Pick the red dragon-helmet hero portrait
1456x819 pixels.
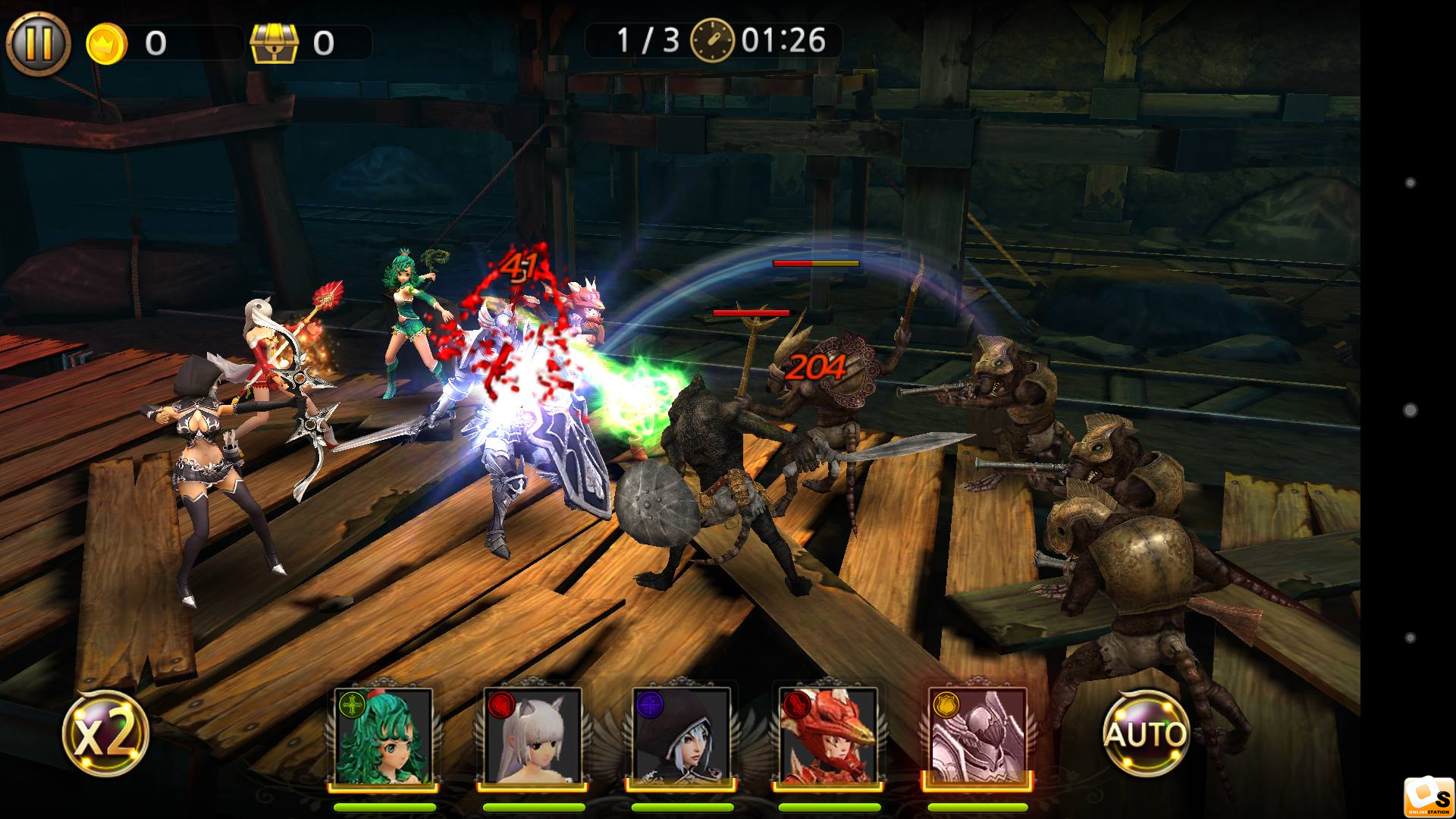click(x=828, y=736)
